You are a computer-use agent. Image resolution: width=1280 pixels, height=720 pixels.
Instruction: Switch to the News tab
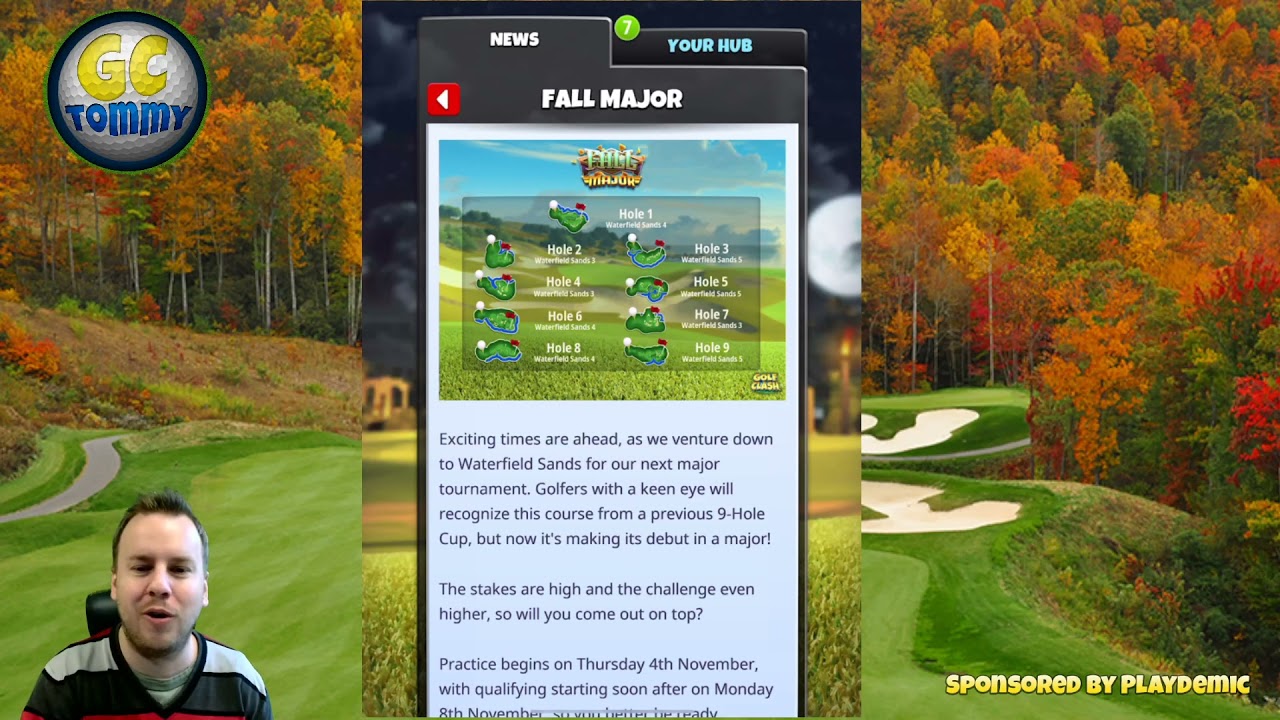tap(514, 40)
